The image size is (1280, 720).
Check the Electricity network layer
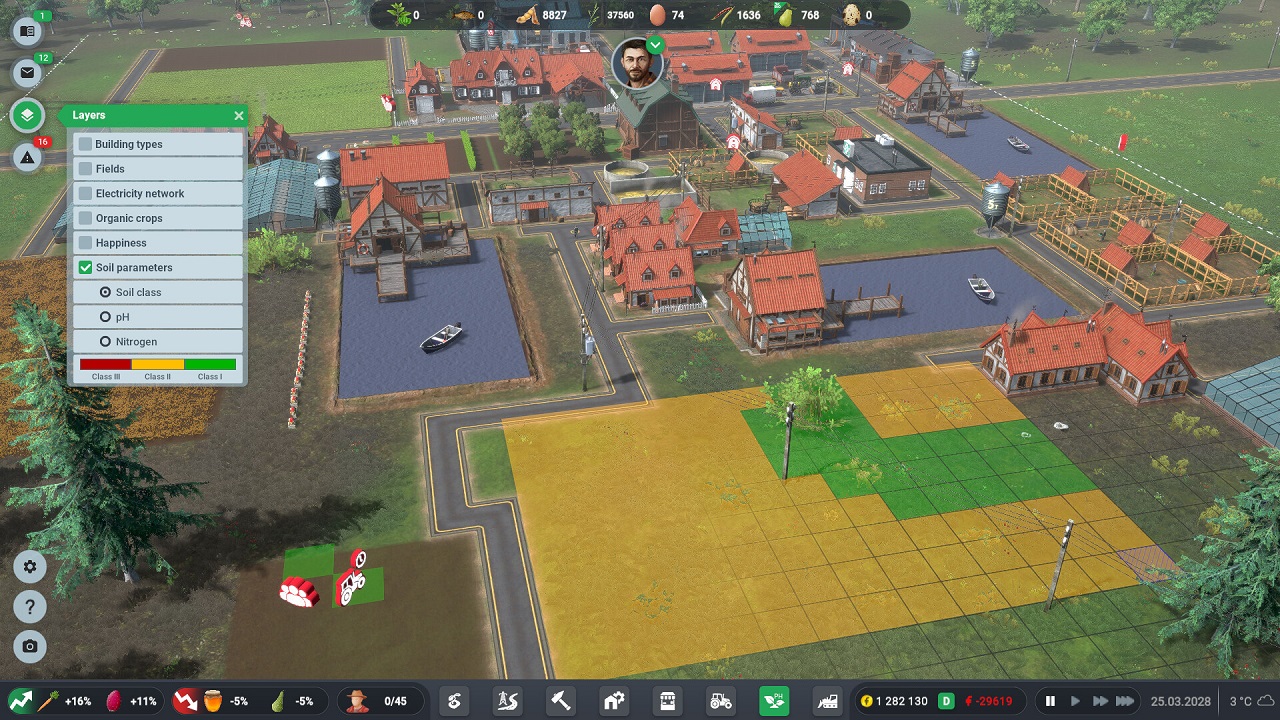[85, 193]
